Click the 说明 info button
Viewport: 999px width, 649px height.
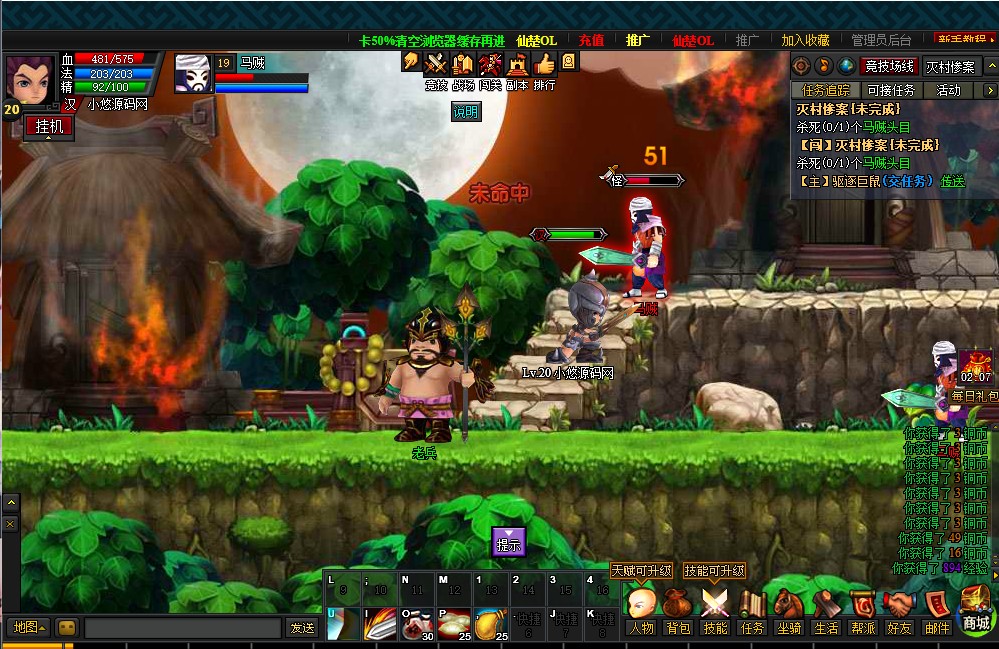(x=466, y=112)
